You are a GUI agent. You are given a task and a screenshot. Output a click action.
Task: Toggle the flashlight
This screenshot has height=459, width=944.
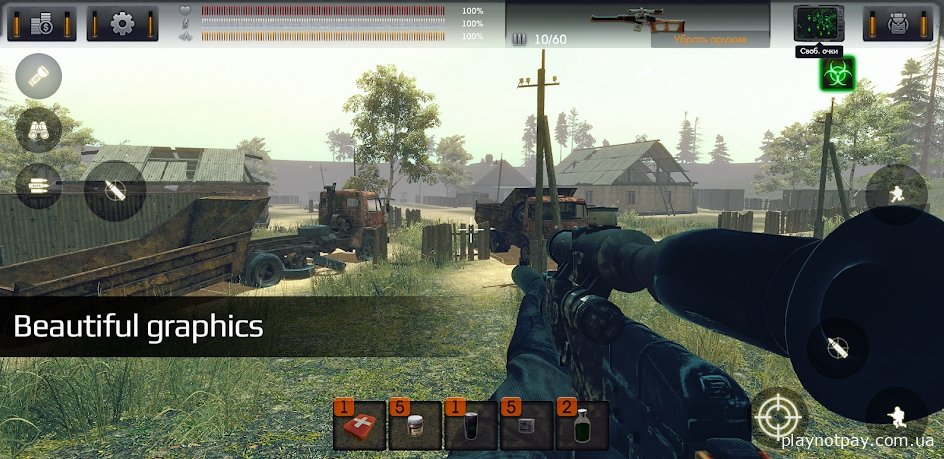click(x=39, y=76)
